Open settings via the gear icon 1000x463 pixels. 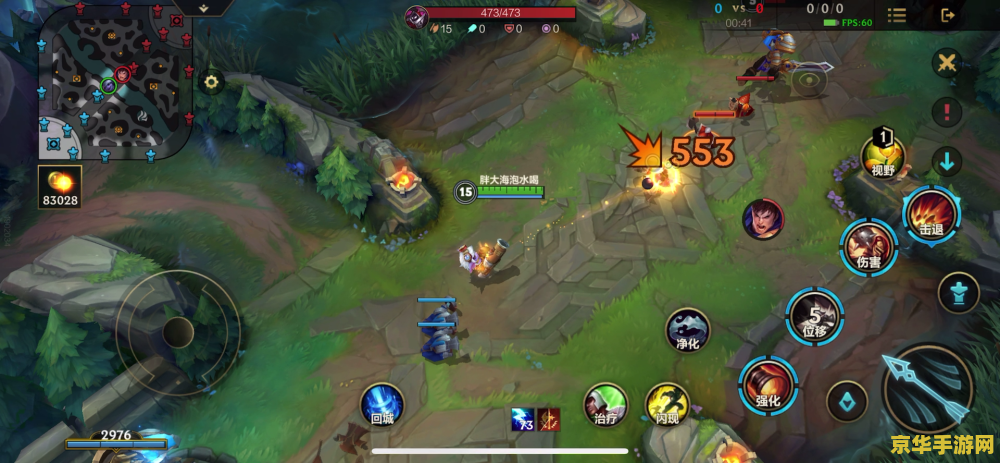click(x=211, y=82)
